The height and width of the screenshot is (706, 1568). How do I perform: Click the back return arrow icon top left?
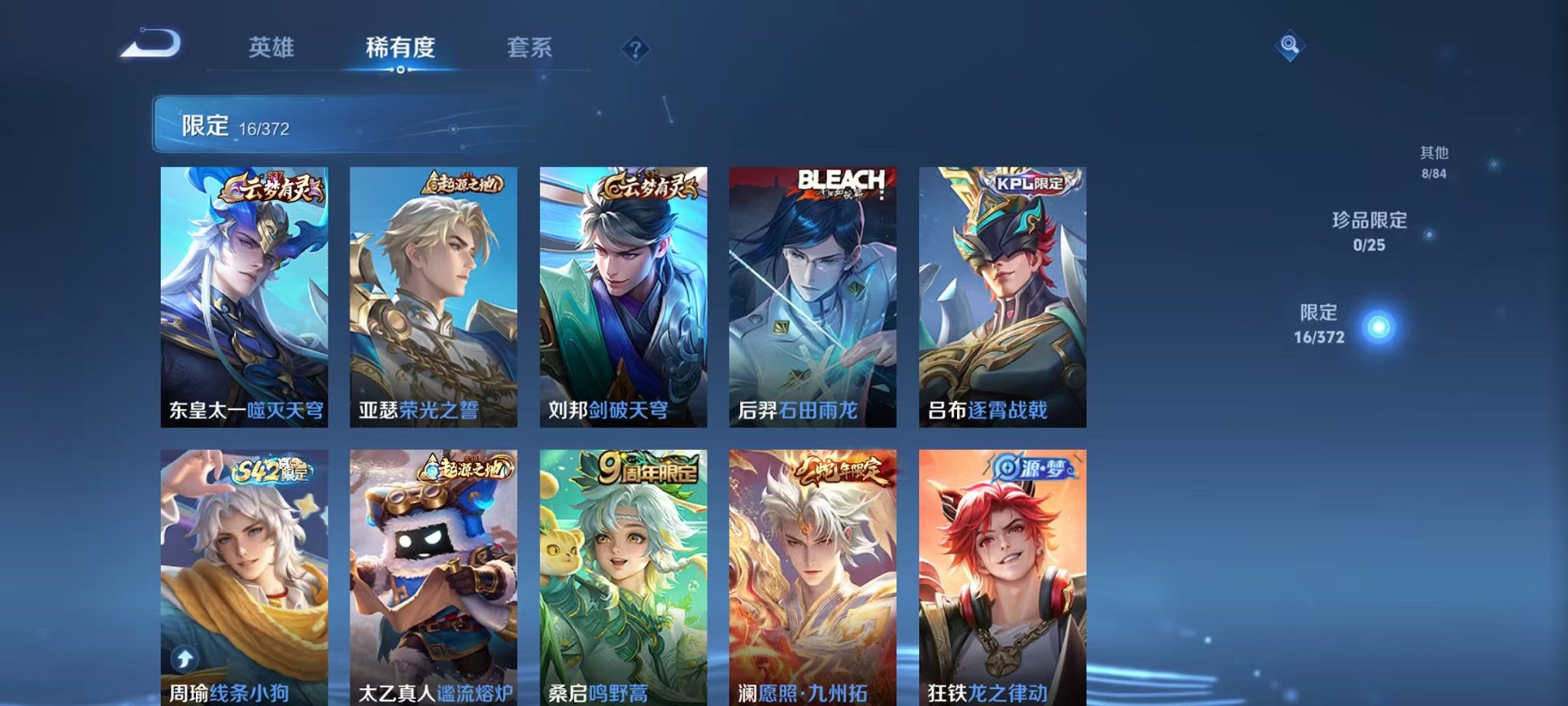pyautogui.click(x=150, y=46)
